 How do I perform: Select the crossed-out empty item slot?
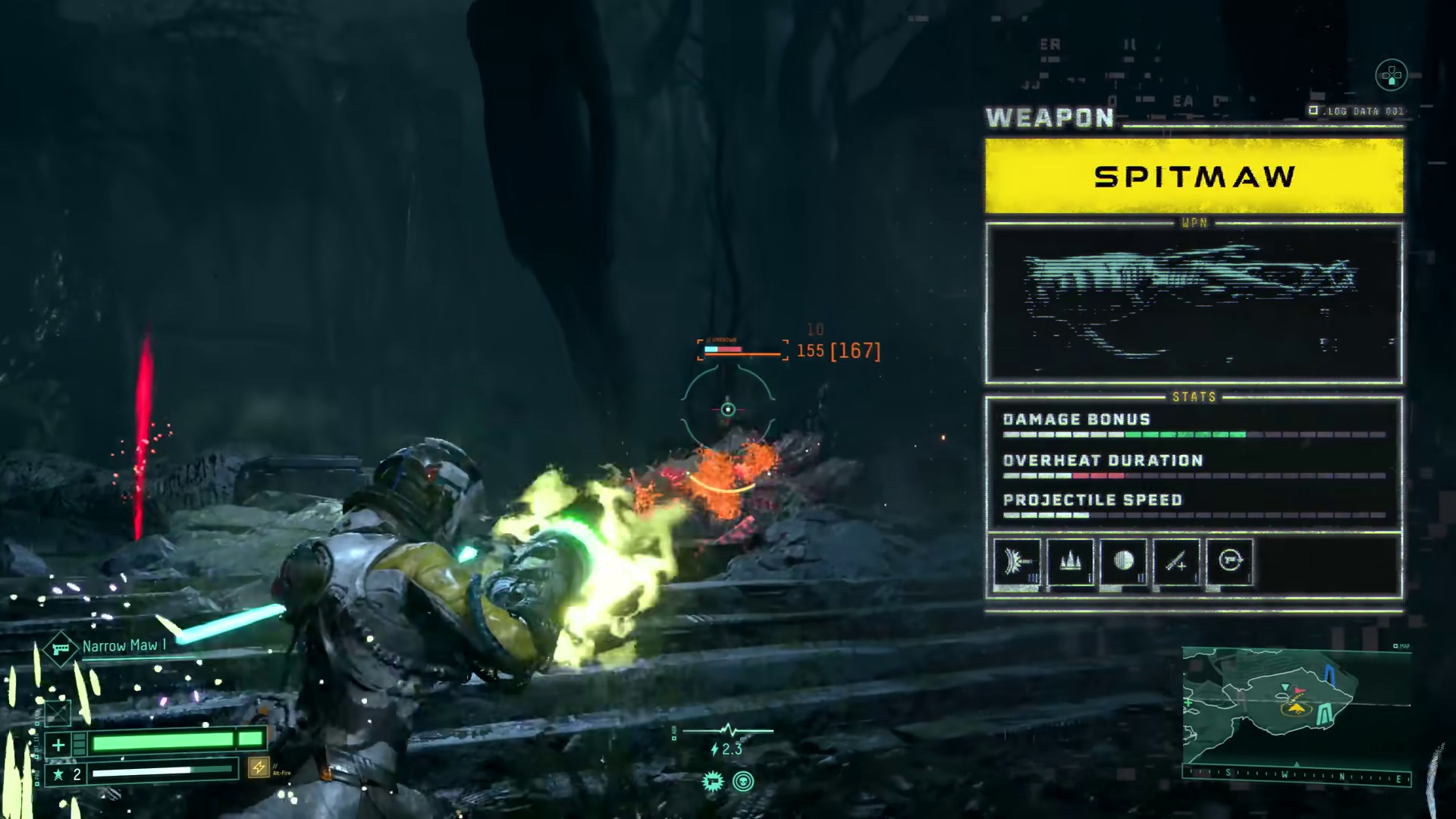58,714
